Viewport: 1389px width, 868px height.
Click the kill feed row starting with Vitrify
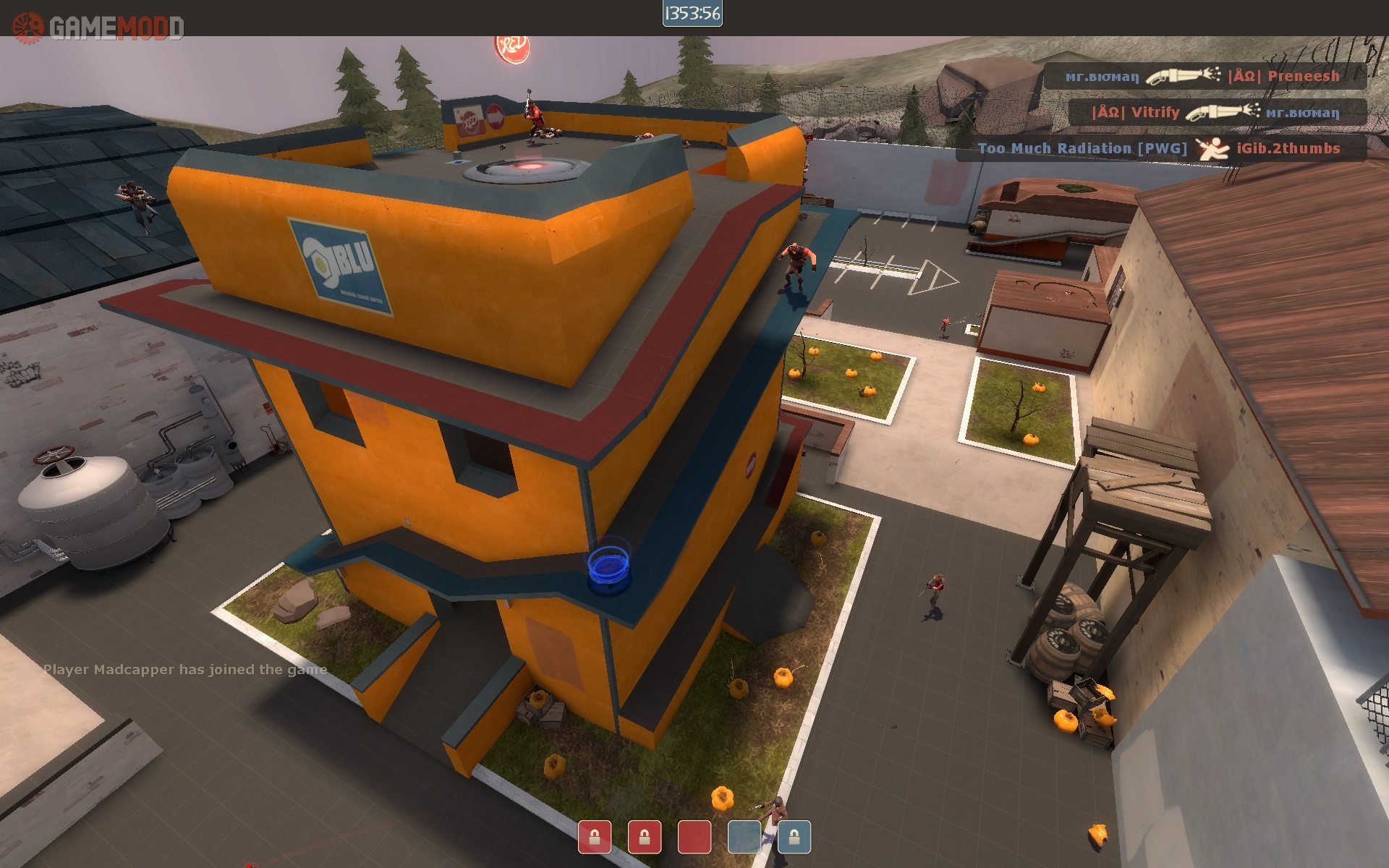1217,112
